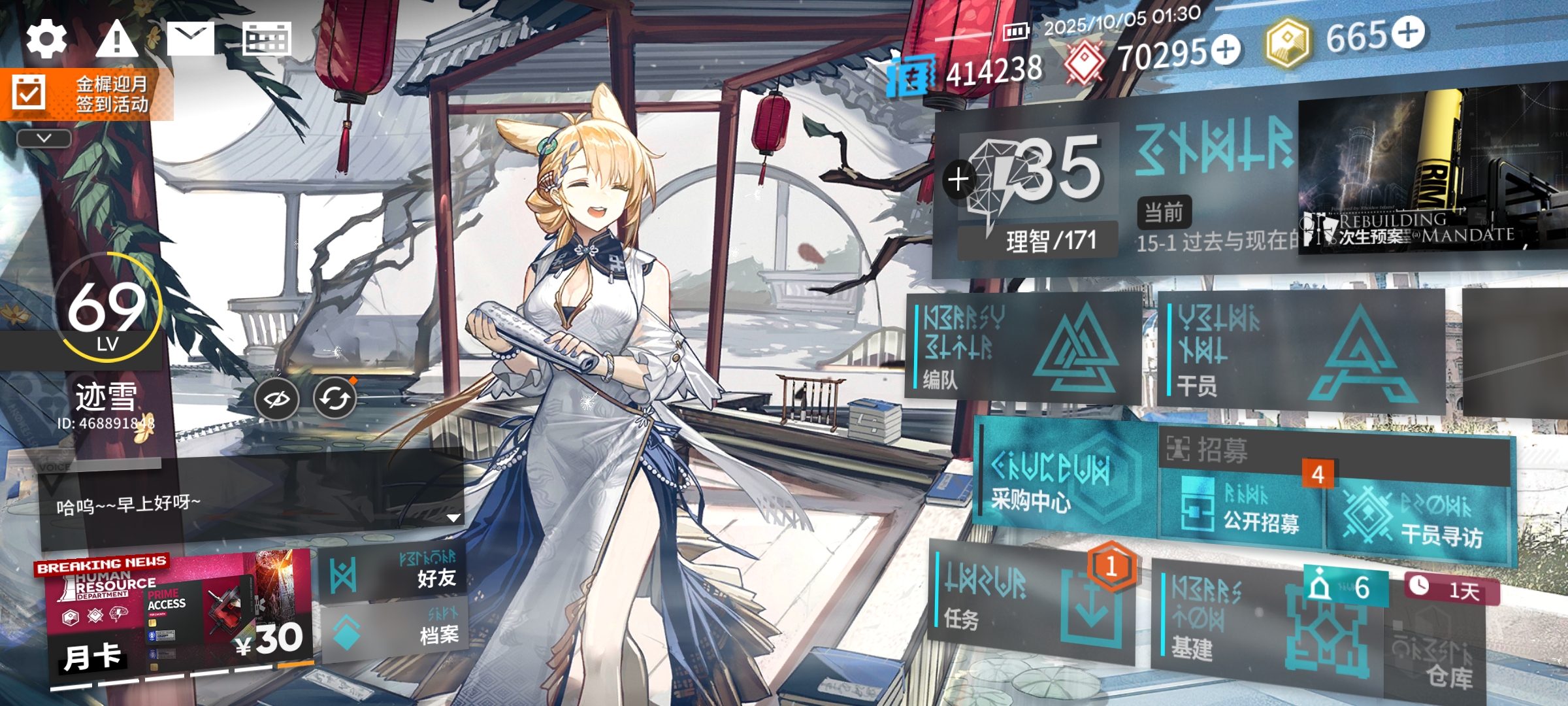Hide the interface with eye icon

point(276,399)
